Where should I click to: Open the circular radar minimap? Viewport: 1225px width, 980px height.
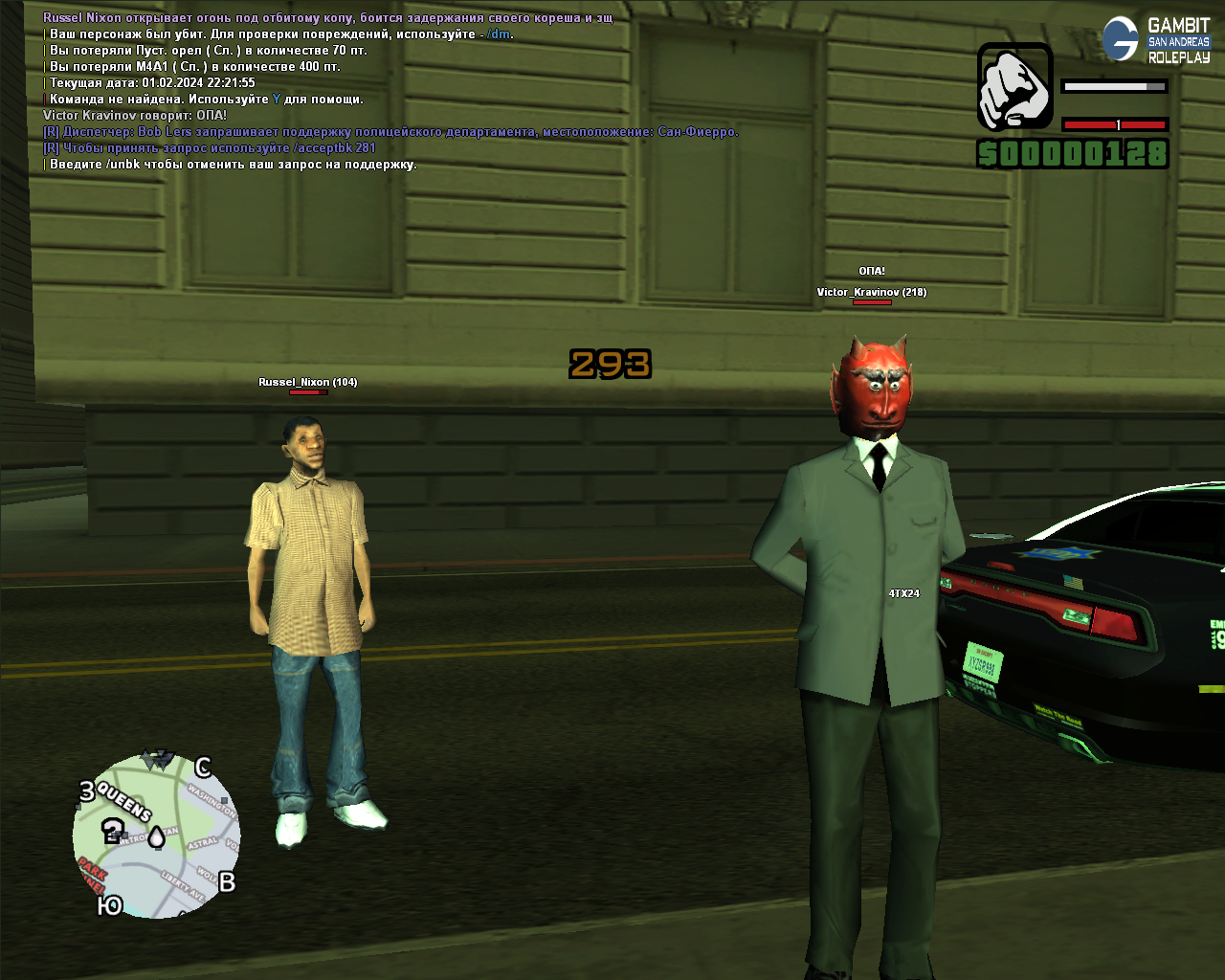click(x=156, y=835)
